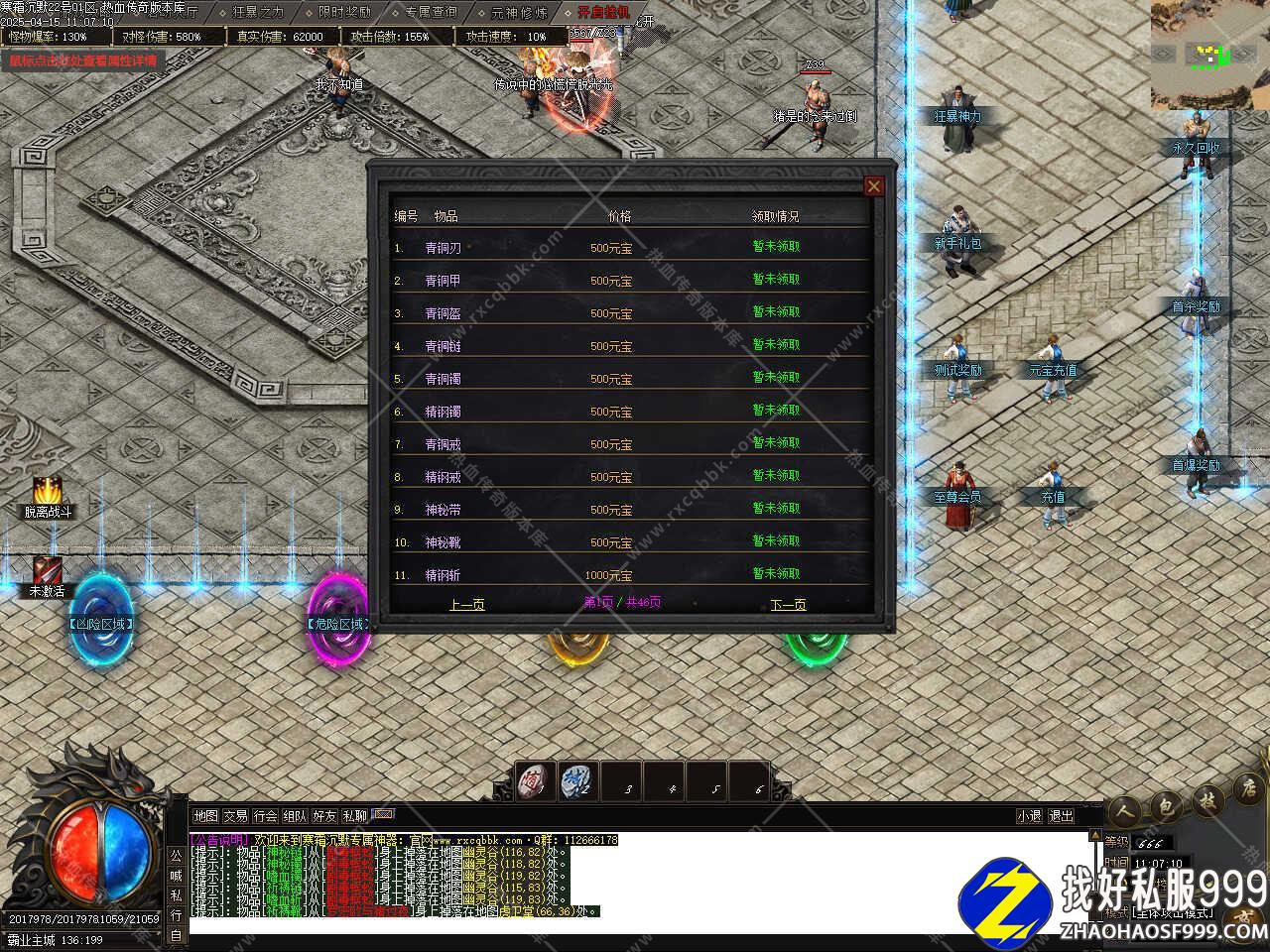Image resolution: width=1270 pixels, height=952 pixels.
Task: Activate the 开启挂机 auto-battle tab
Action: tap(603, 13)
